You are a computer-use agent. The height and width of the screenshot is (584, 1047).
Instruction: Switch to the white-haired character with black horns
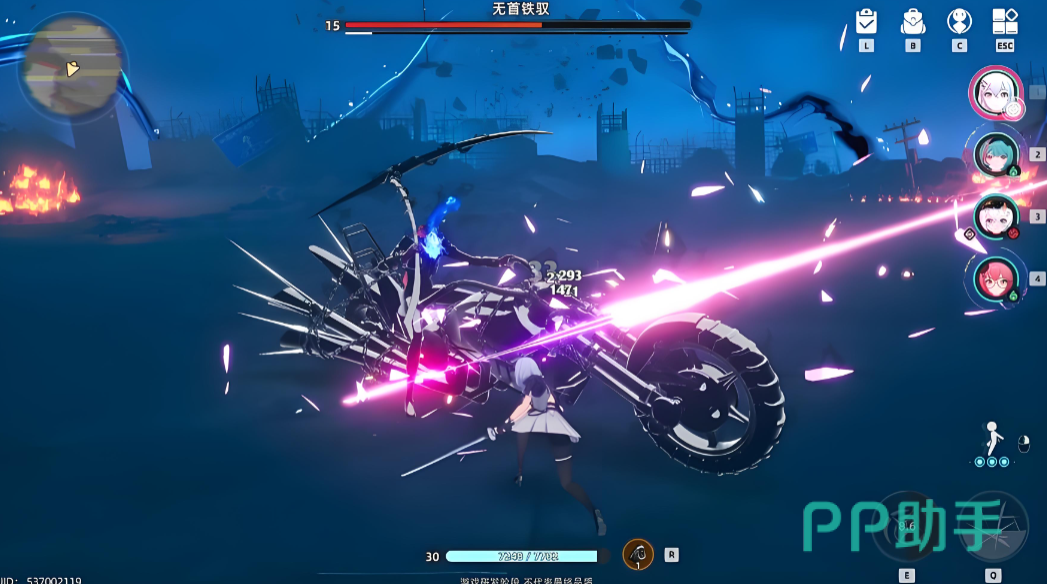(x=996, y=216)
